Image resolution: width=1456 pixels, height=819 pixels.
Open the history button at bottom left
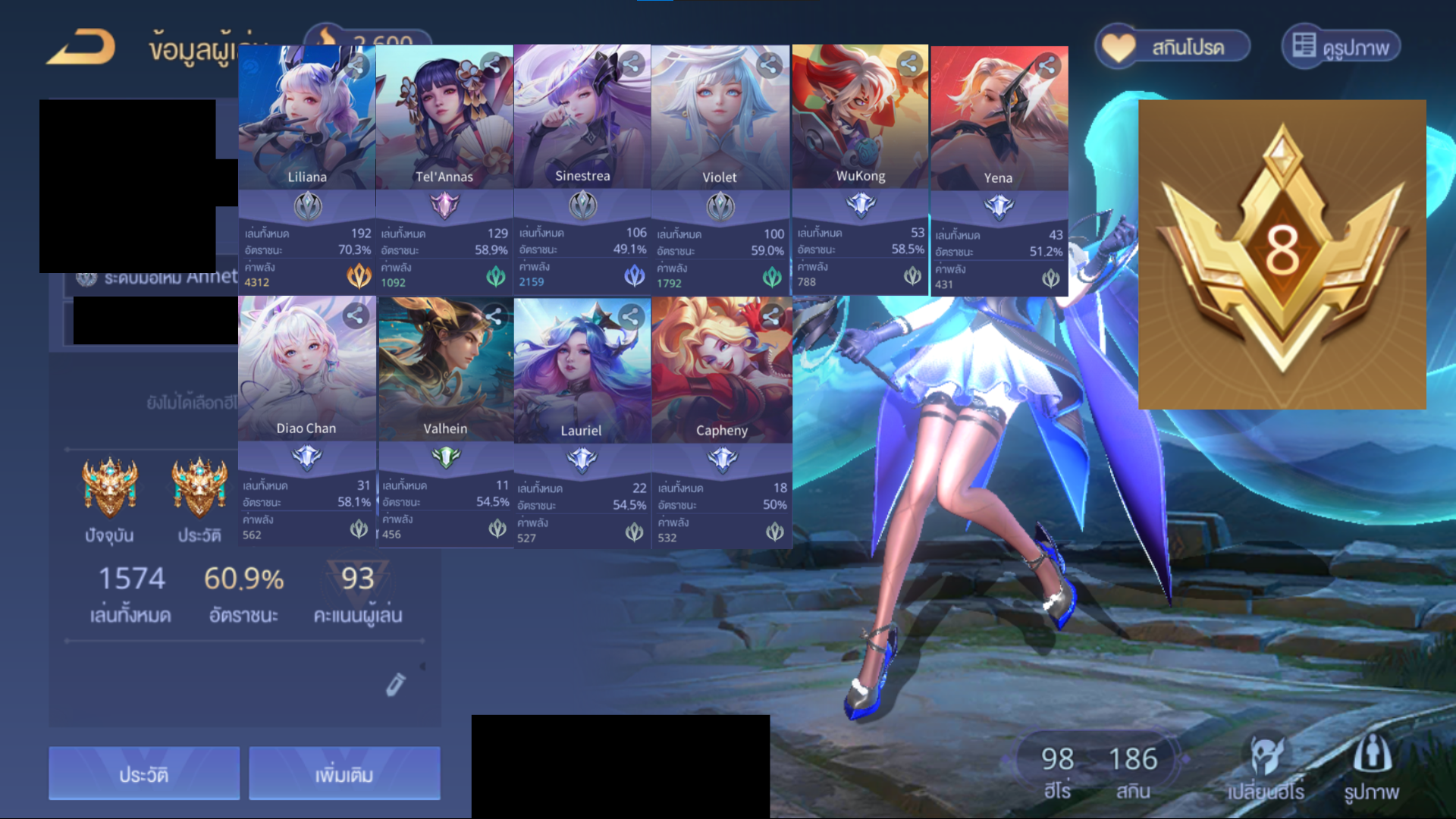tap(144, 773)
